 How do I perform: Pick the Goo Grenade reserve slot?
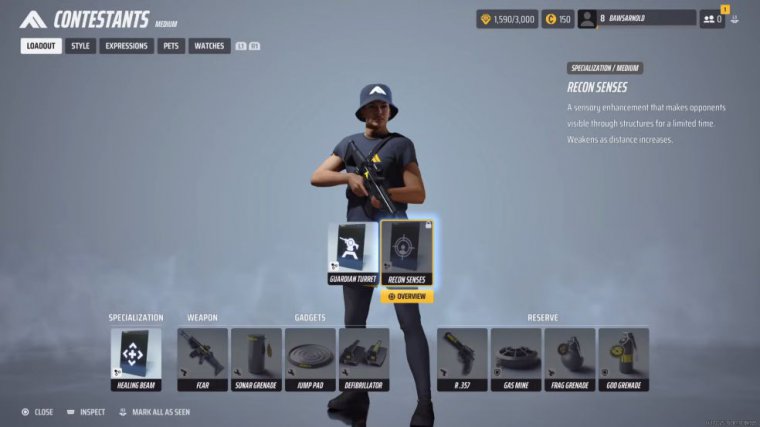tap(624, 359)
